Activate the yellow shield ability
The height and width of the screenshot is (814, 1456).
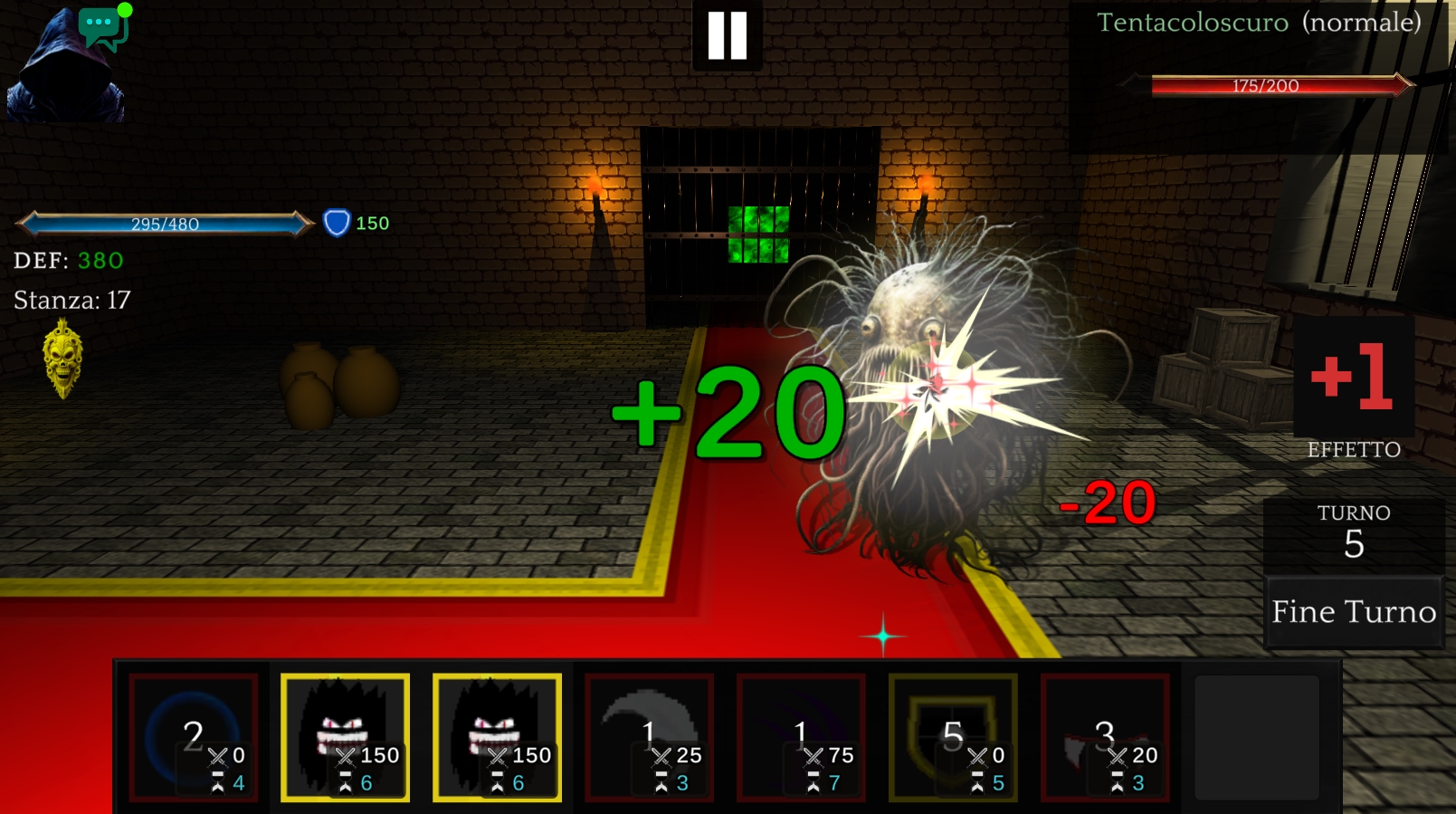953,737
